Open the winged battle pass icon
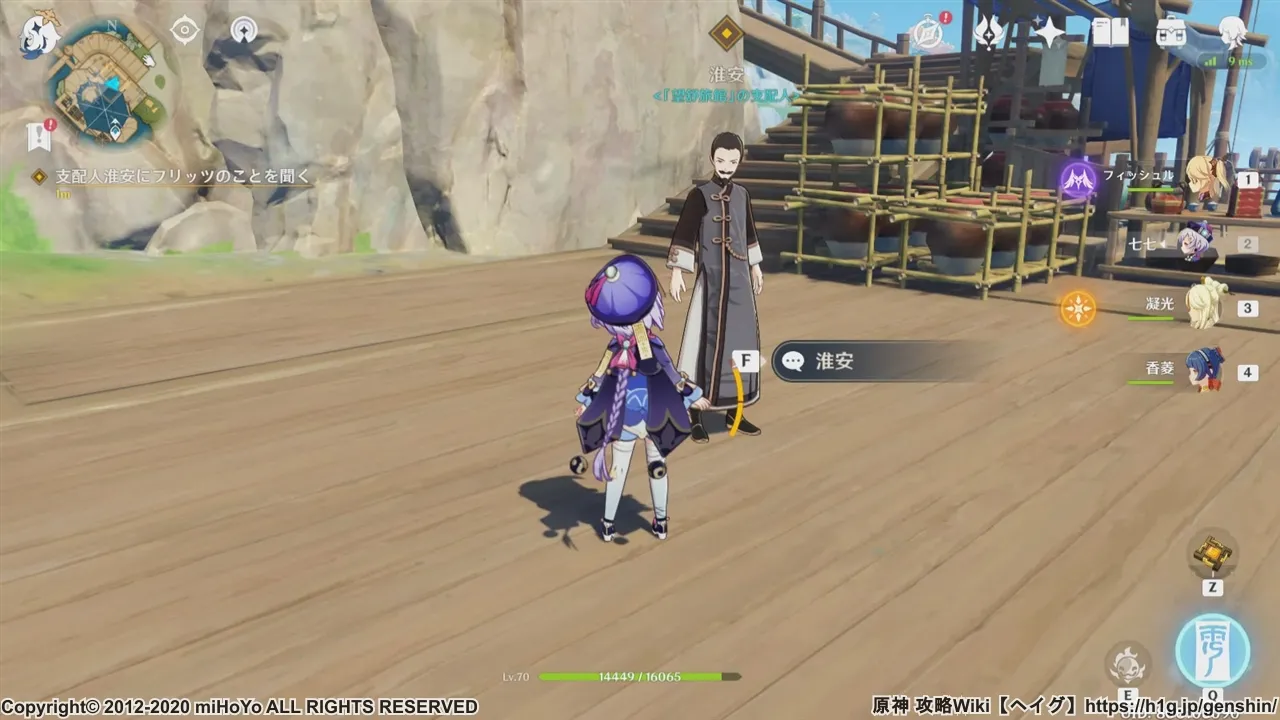This screenshot has width=1280, height=720. click(x=989, y=33)
